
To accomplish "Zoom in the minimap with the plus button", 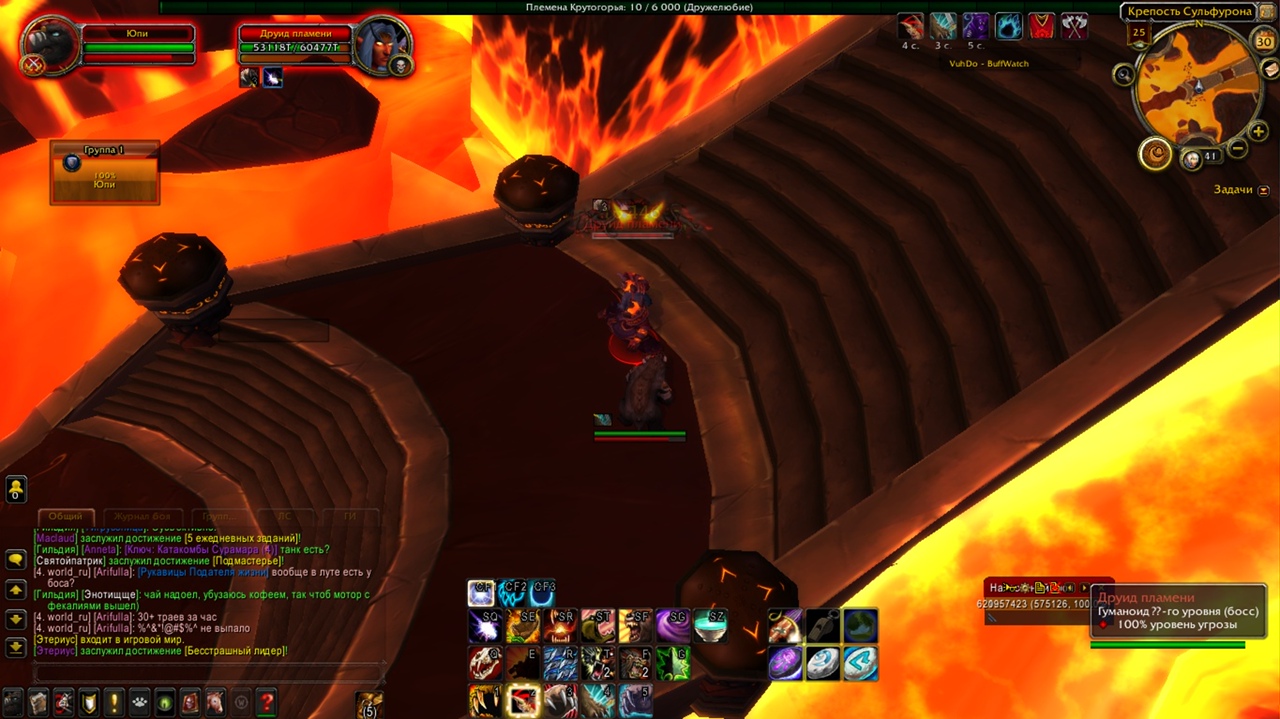I will pos(1257,131).
